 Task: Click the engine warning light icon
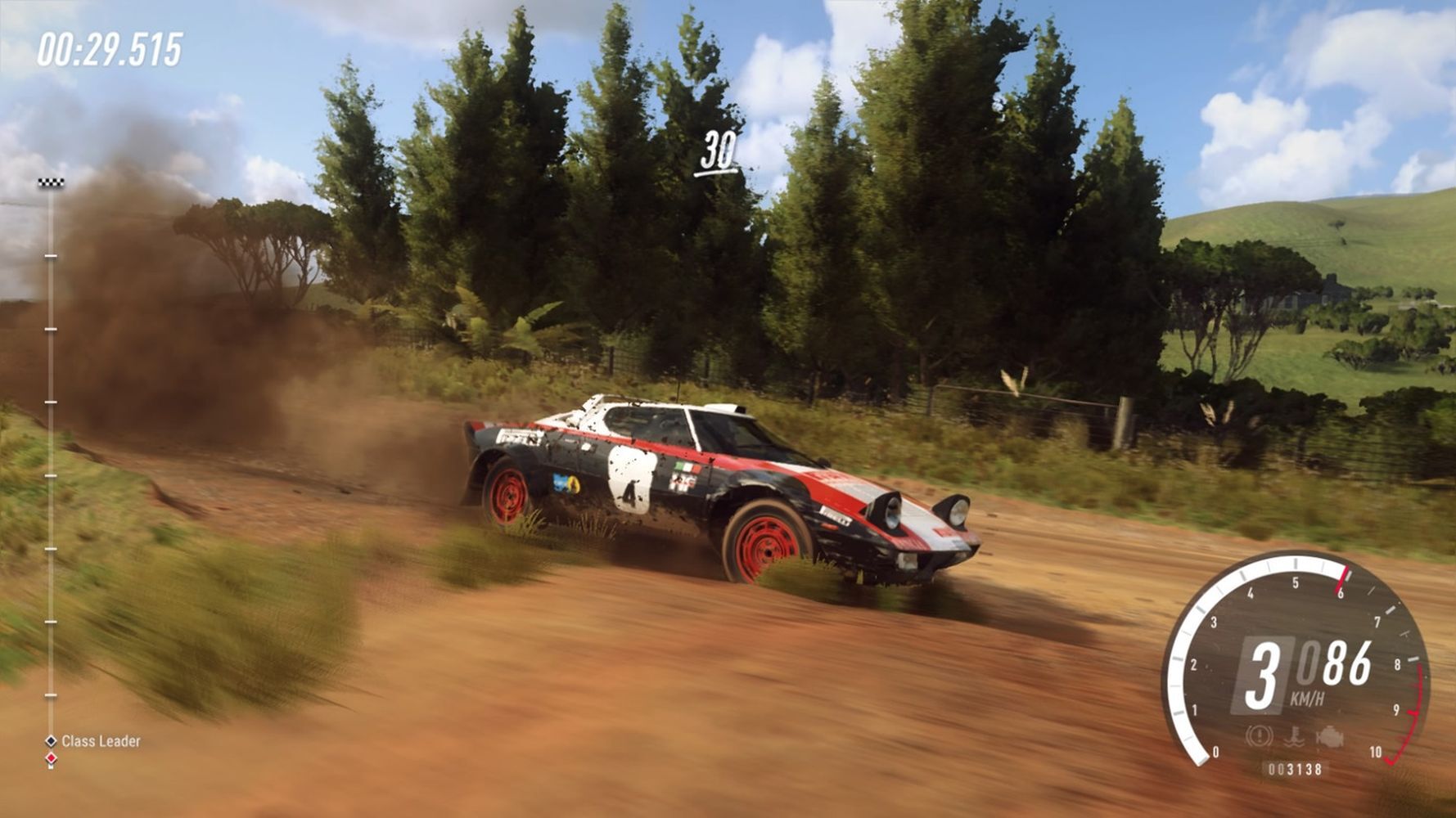point(1330,737)
